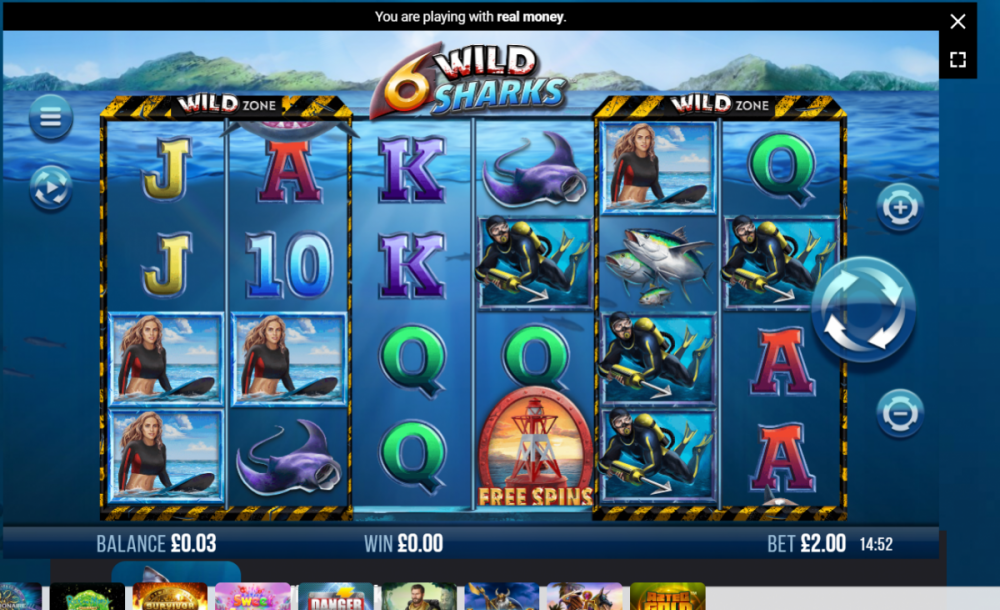Toggle fullscreen mode
The image size is (1000, 610).
click(x=958, y=59)
